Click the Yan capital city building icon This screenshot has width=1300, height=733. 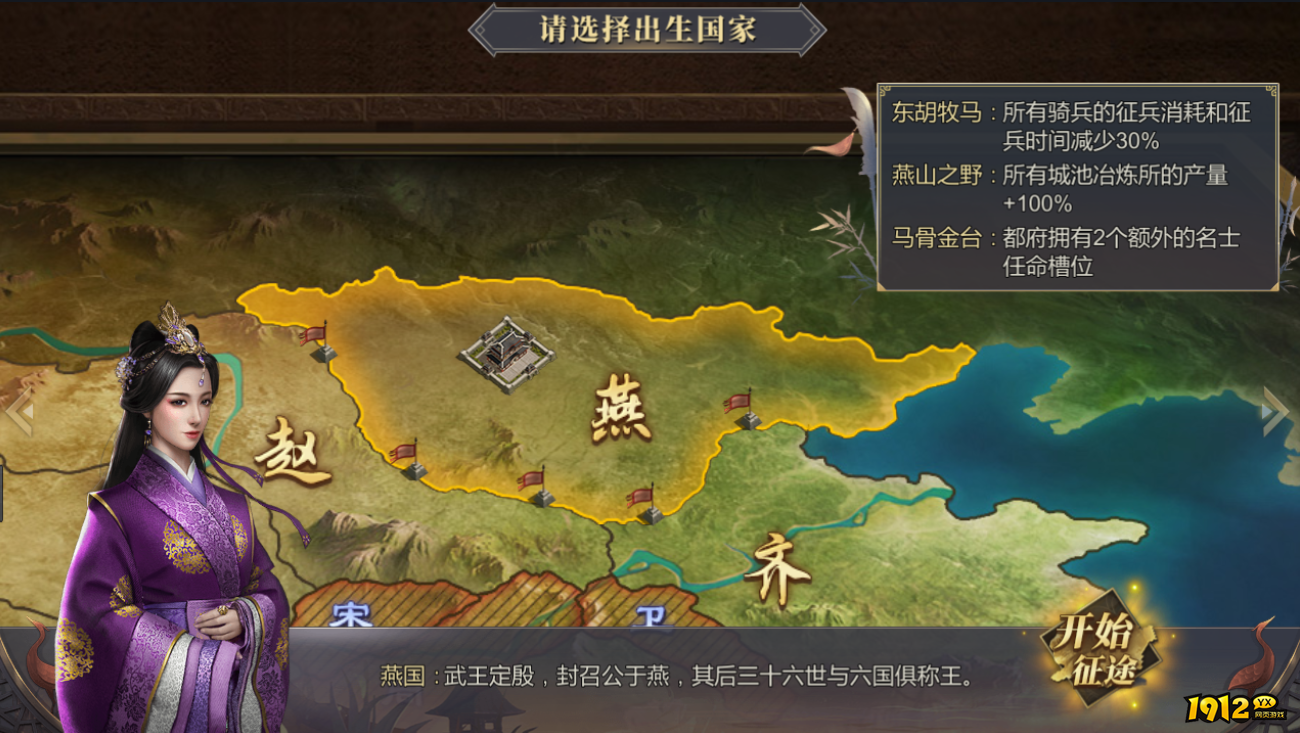[x=508, y=355]
